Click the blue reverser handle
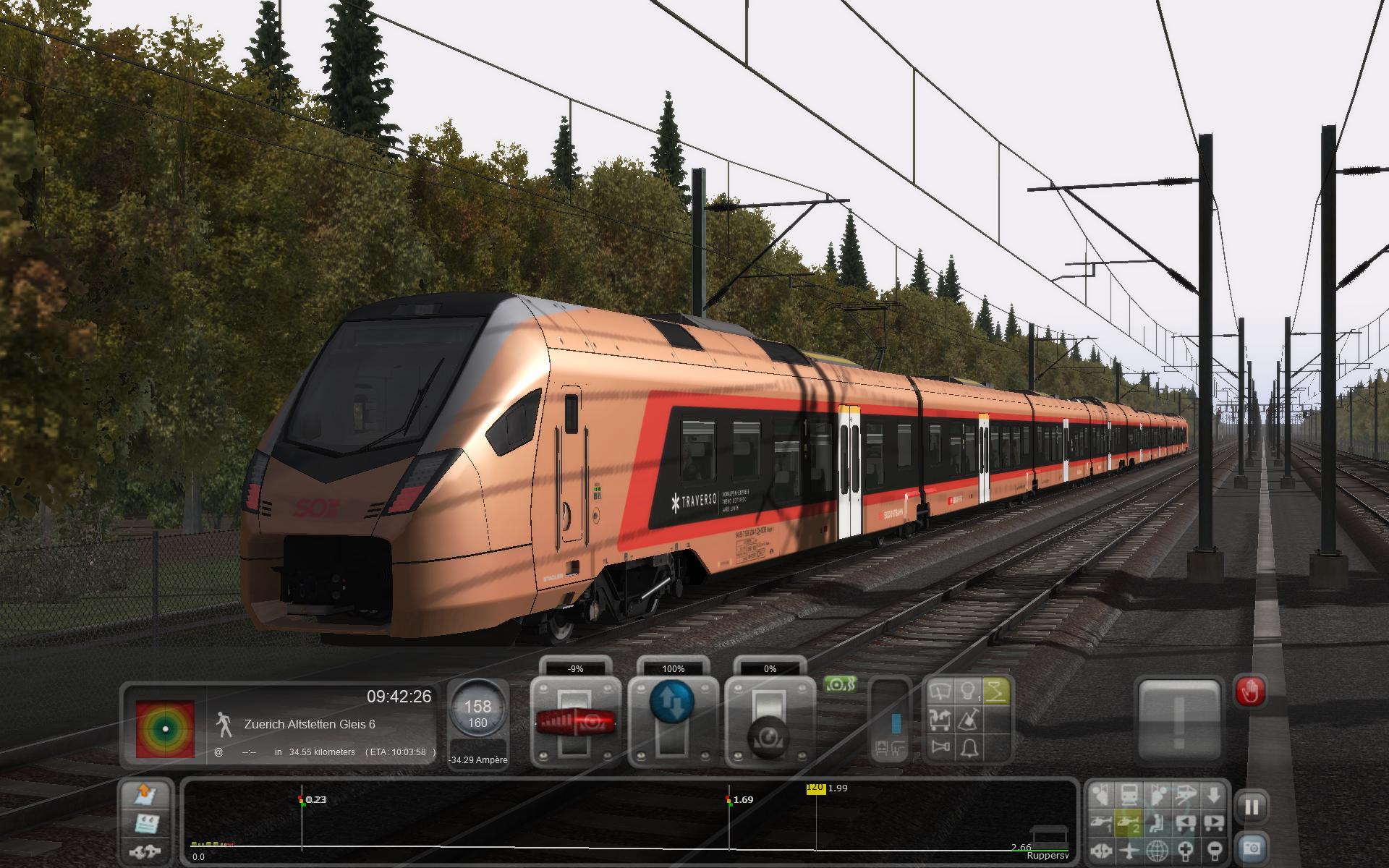The height and width of the screenshot is (868, 1389). coord(672,702)
